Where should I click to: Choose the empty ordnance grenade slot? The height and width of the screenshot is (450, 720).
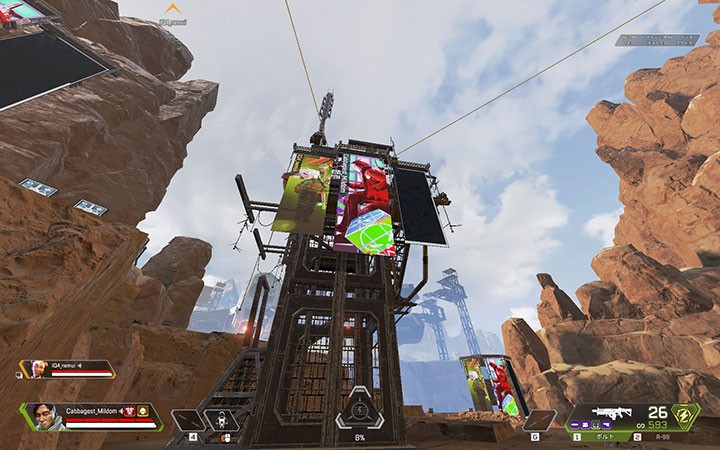pyautogui.click(x=537, y=420)
